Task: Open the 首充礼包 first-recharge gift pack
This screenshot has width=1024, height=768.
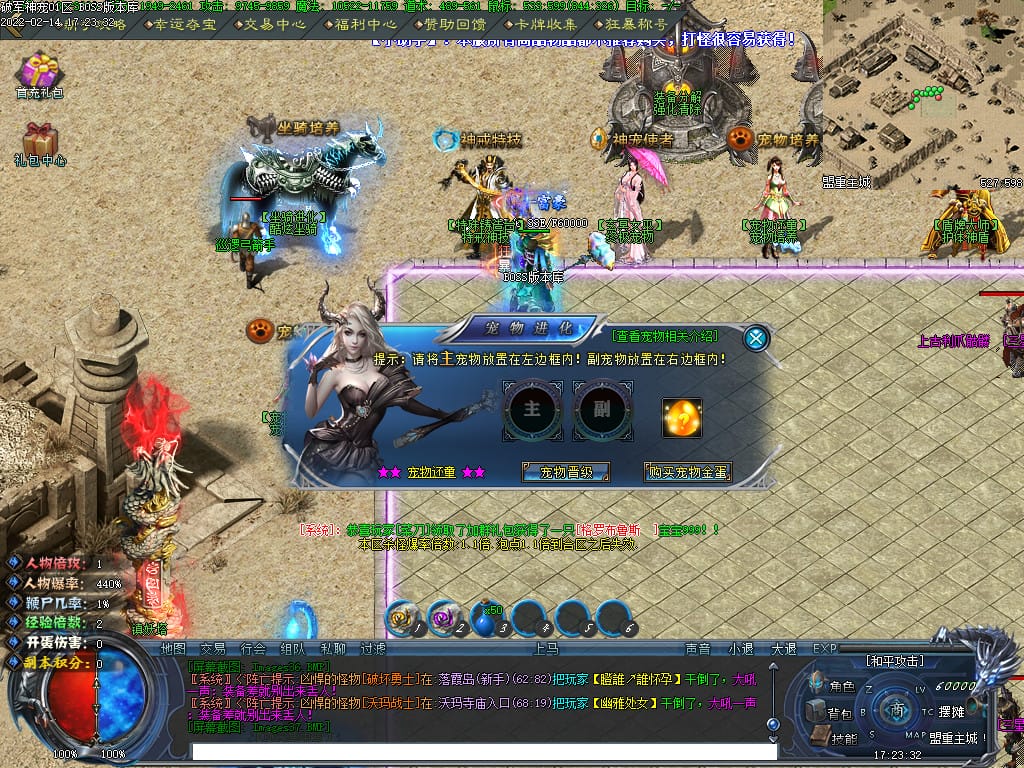Action: pyautogui.click(x=40, y=75)
